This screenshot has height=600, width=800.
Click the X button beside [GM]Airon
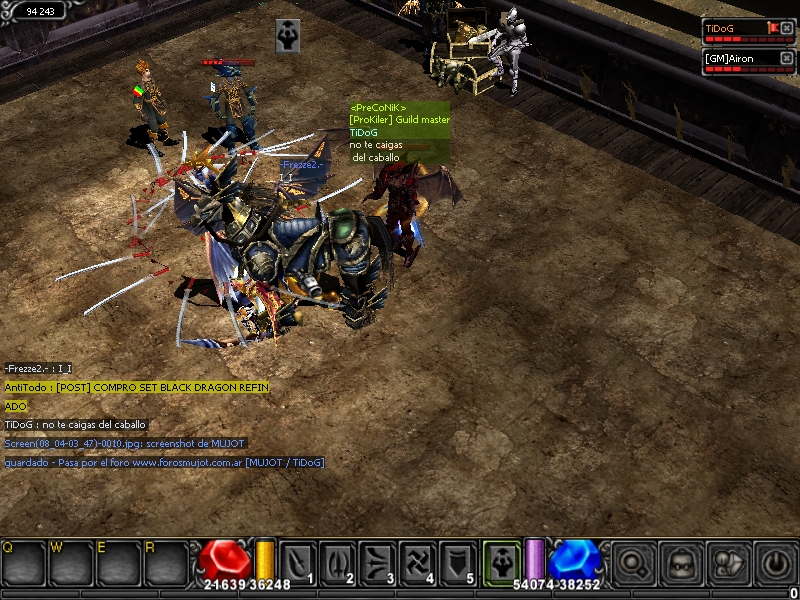tap(787, 58)
